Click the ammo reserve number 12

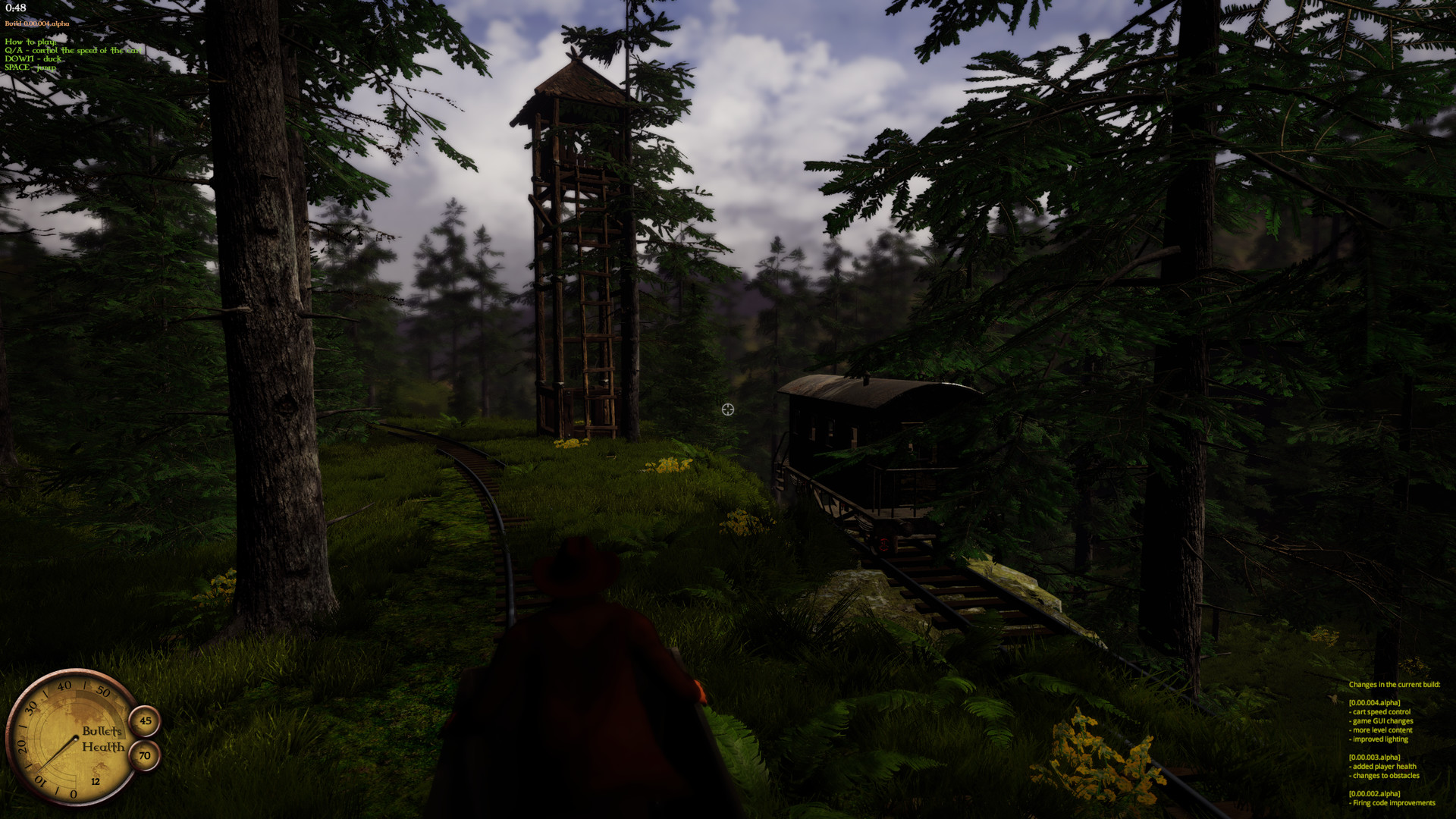click(95, 781)
